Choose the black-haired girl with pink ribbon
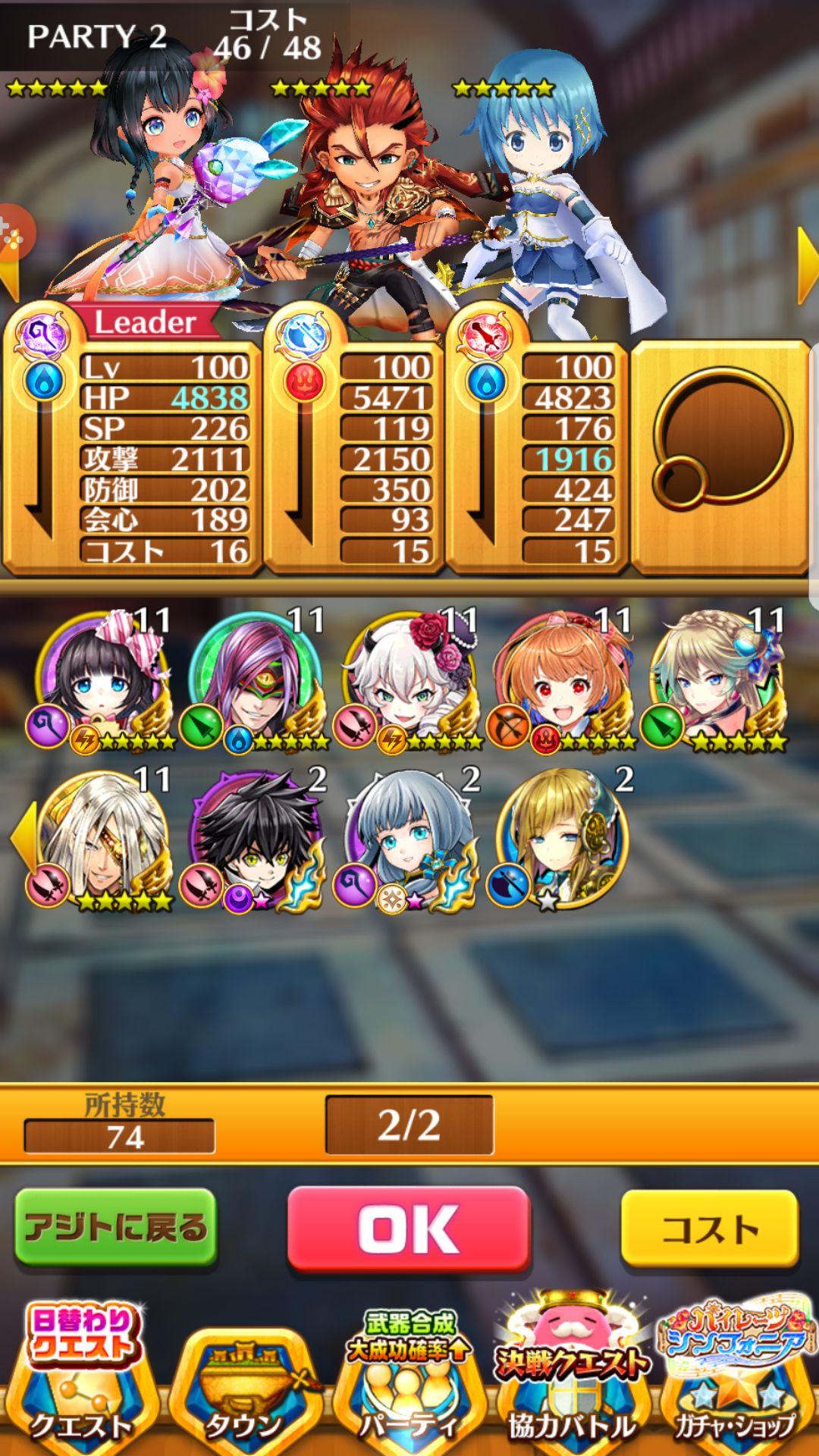This screenshot has height=1456, width=819. [102, 679]
